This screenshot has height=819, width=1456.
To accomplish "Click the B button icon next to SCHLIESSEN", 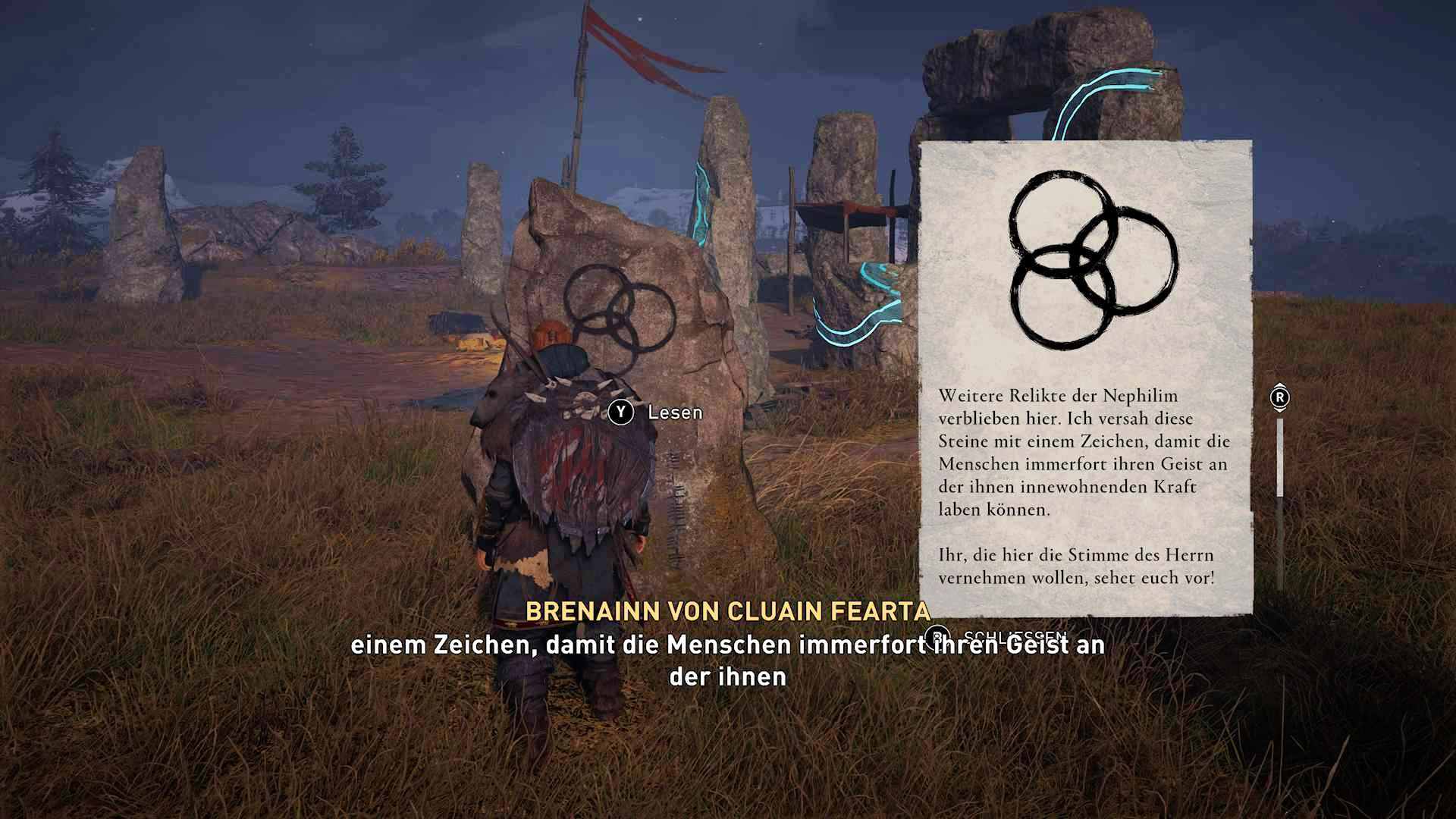I will (x=937, y=638).
